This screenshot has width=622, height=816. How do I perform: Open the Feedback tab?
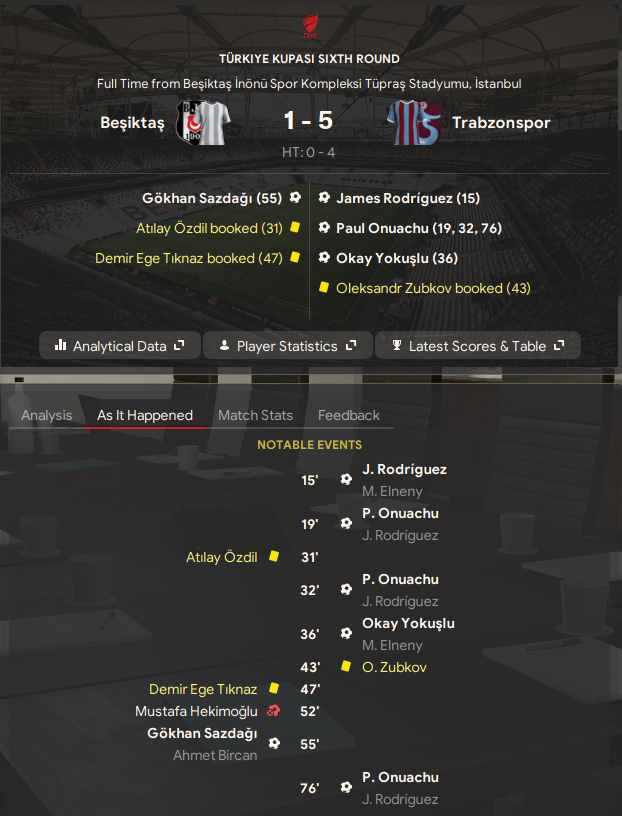click(349, 415)
